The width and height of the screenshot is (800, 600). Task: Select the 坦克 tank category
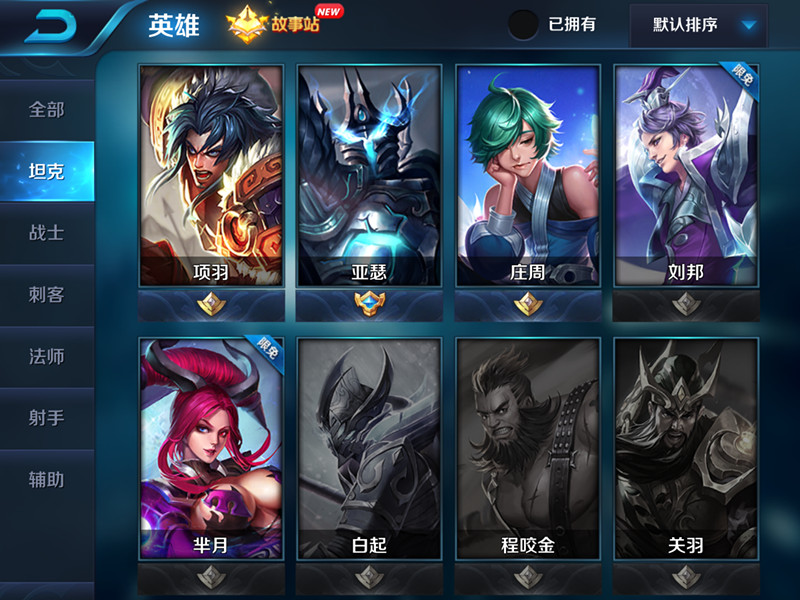pos(47,171)
